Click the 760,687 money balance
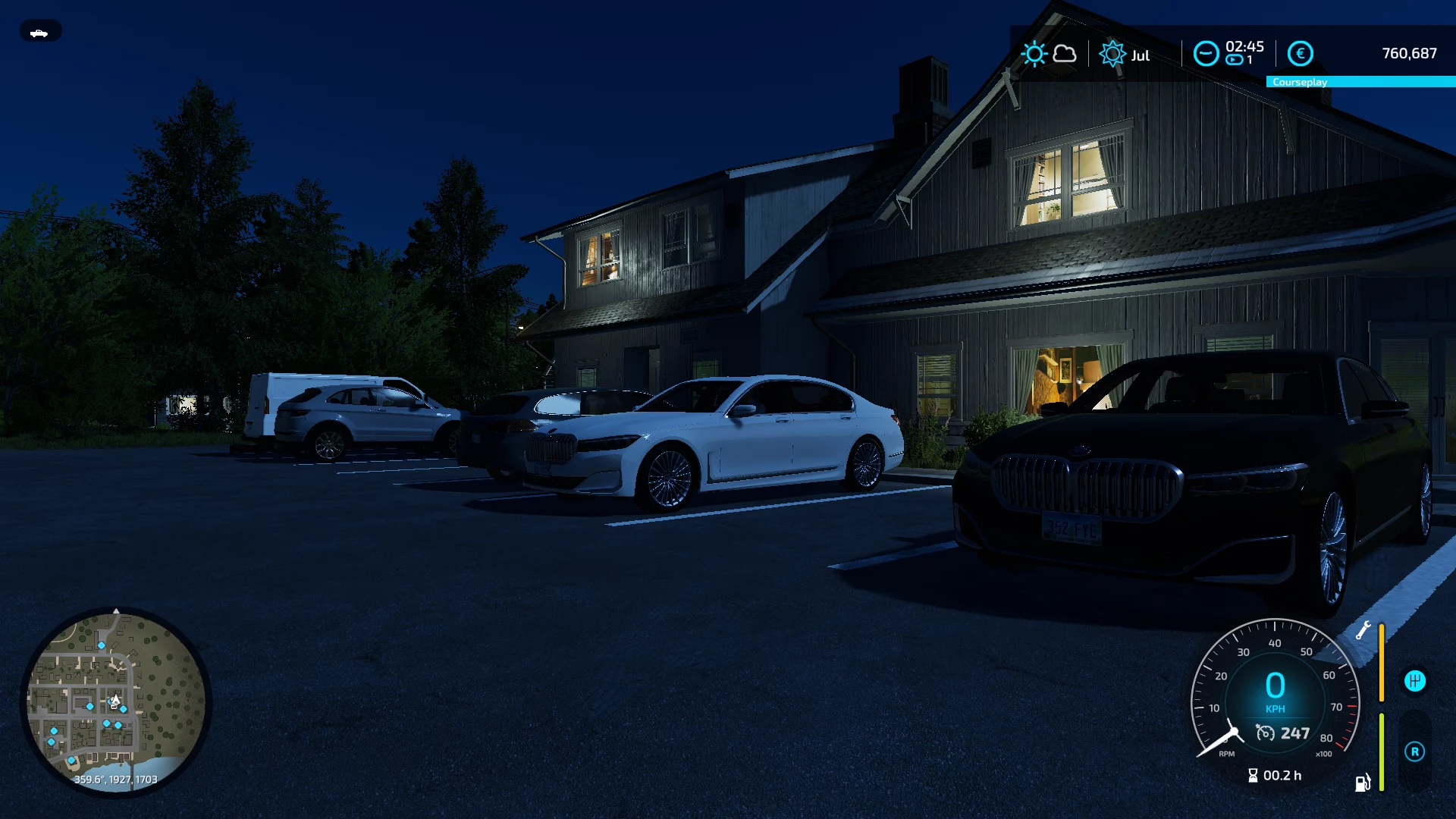The image size is (1456, 819). coord(1409,53)
